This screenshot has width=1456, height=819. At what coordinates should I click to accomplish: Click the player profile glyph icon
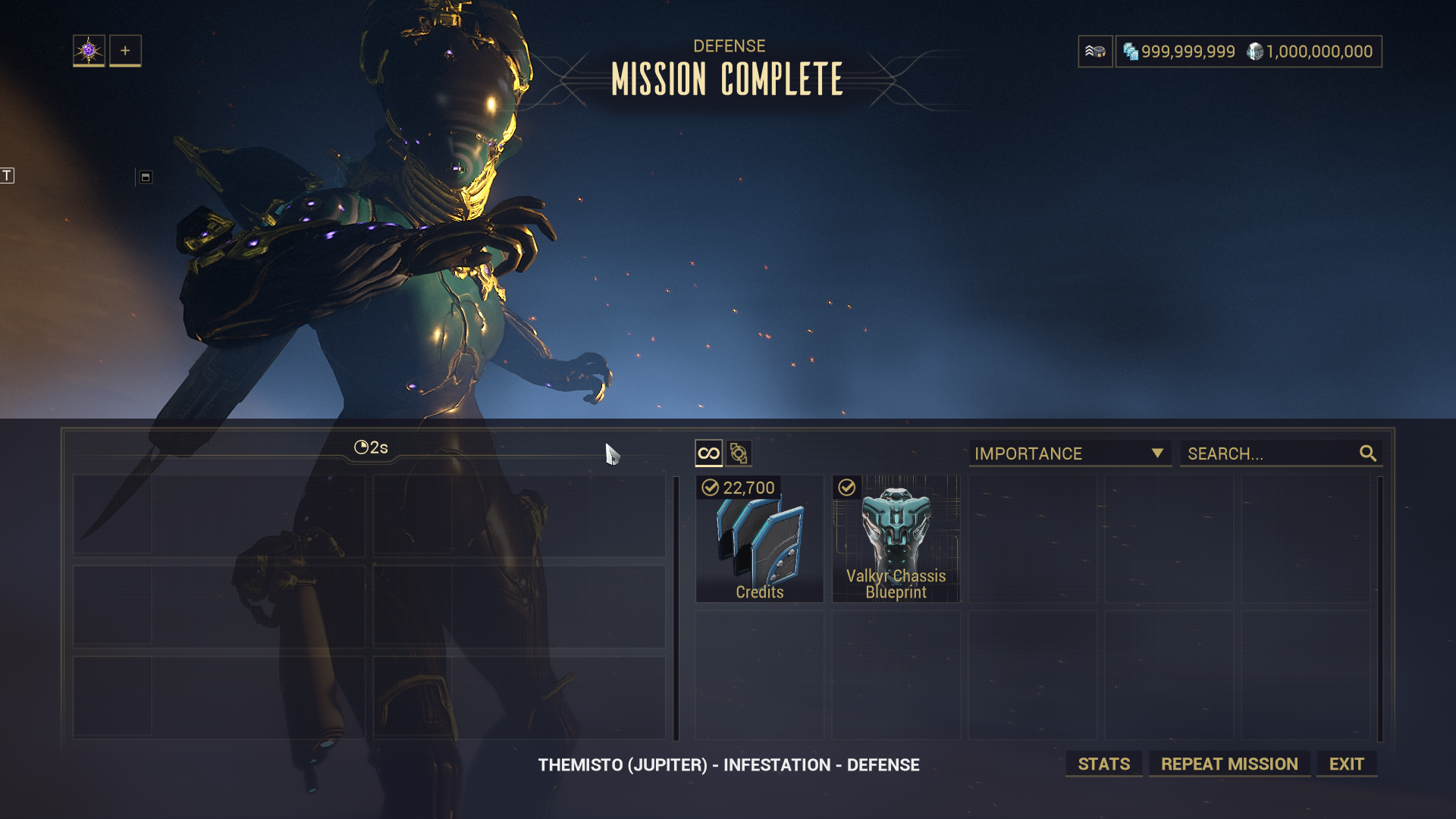[x=89, y=51]
